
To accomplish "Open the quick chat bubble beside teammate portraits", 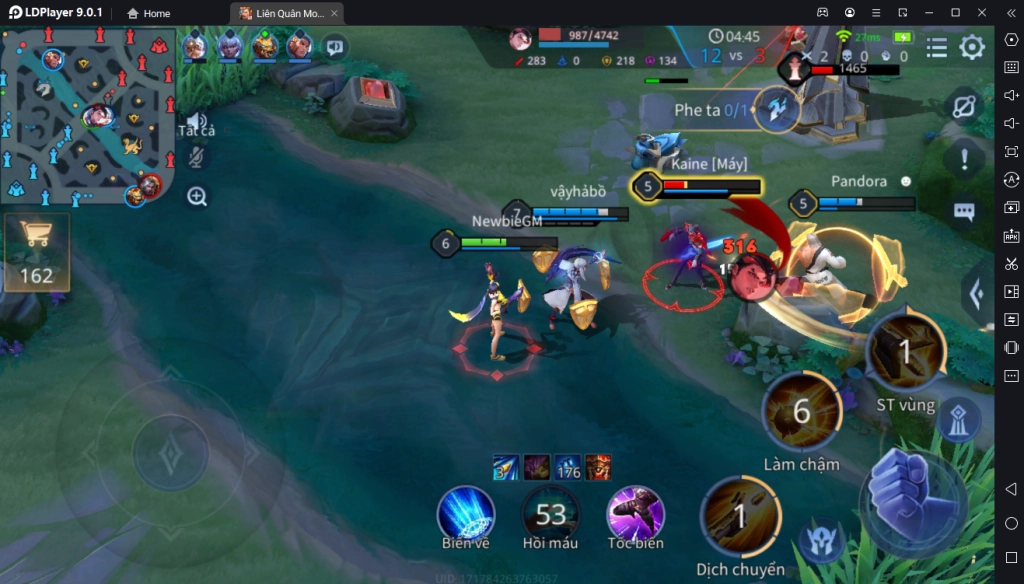I will 334,46.
